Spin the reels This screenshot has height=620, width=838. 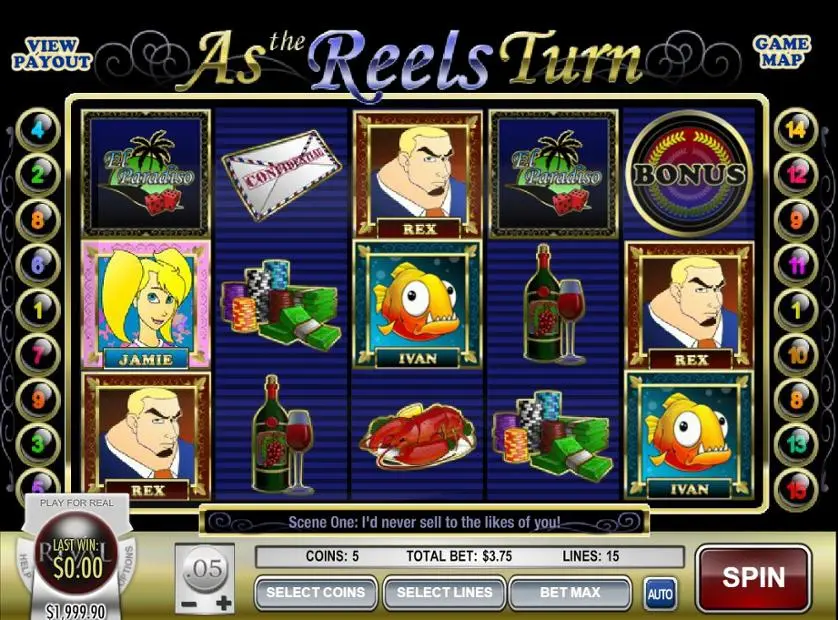[x=753, y=578]
